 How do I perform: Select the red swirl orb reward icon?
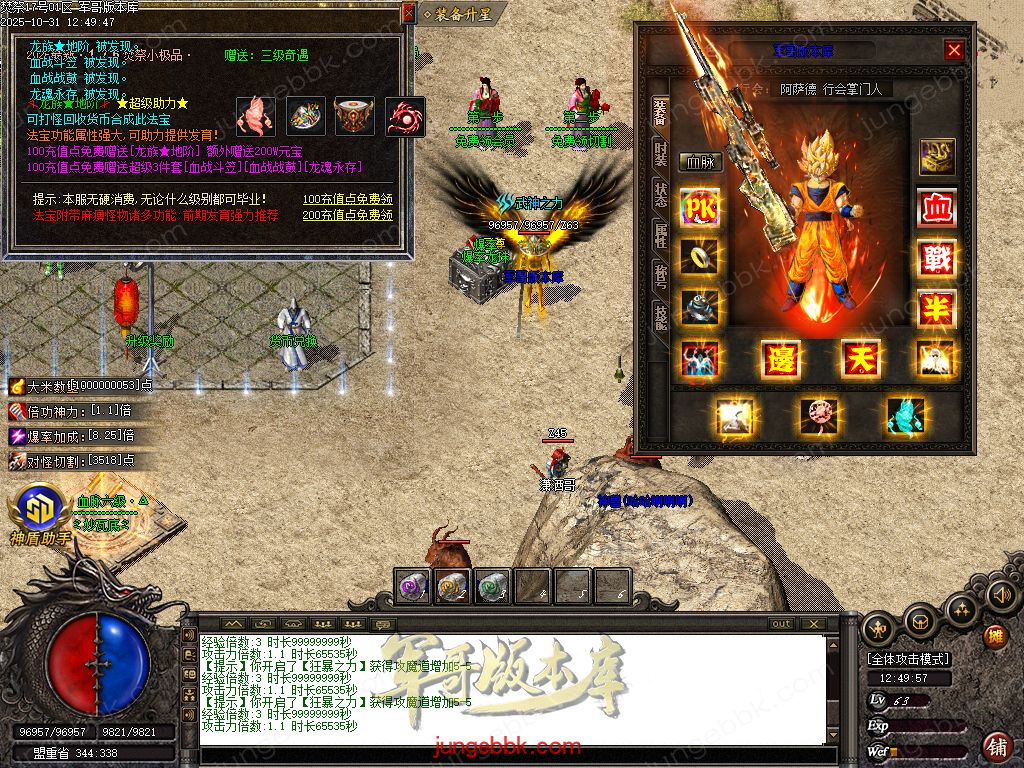pos(405,117)
